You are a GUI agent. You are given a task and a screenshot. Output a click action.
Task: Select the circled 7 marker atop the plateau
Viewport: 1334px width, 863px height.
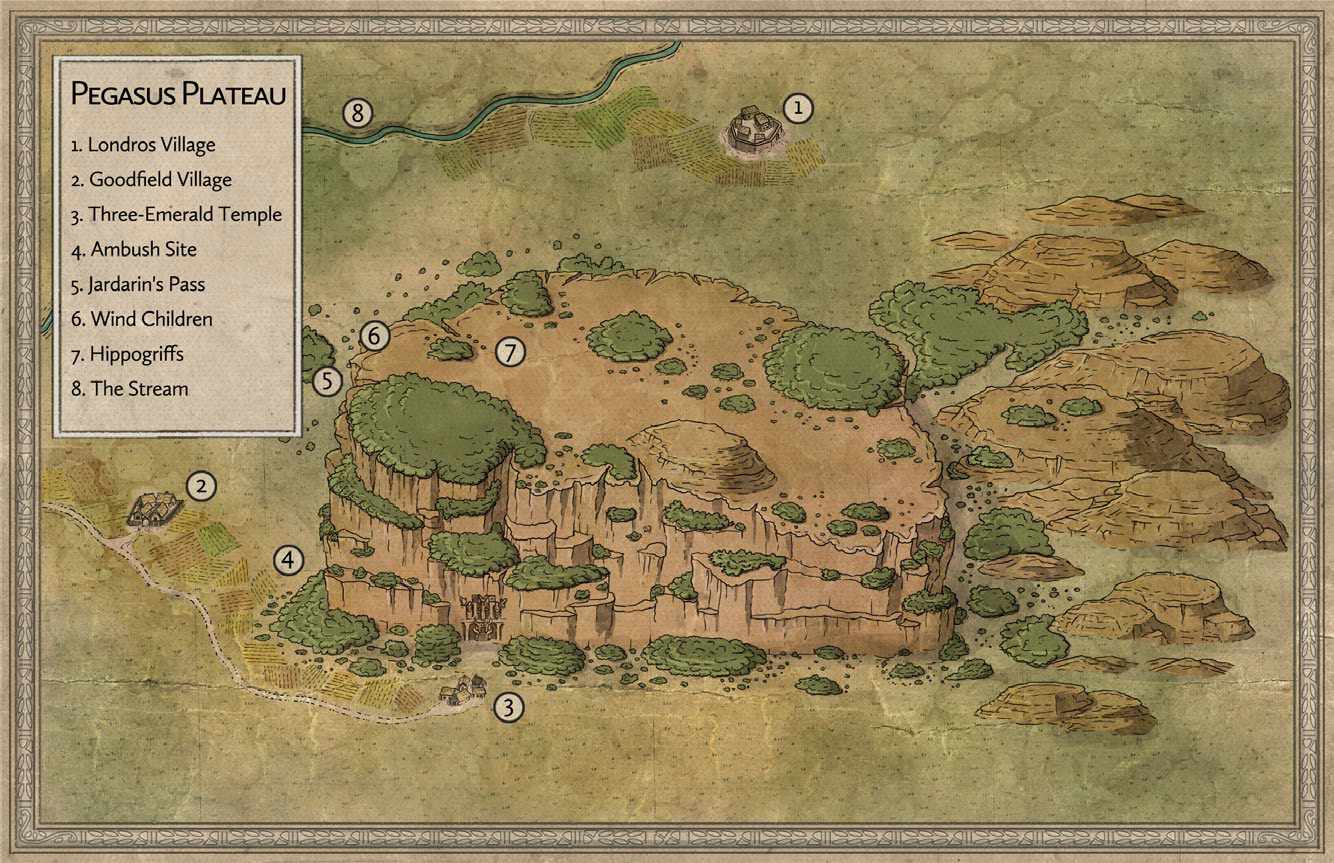tap(509, 351)
